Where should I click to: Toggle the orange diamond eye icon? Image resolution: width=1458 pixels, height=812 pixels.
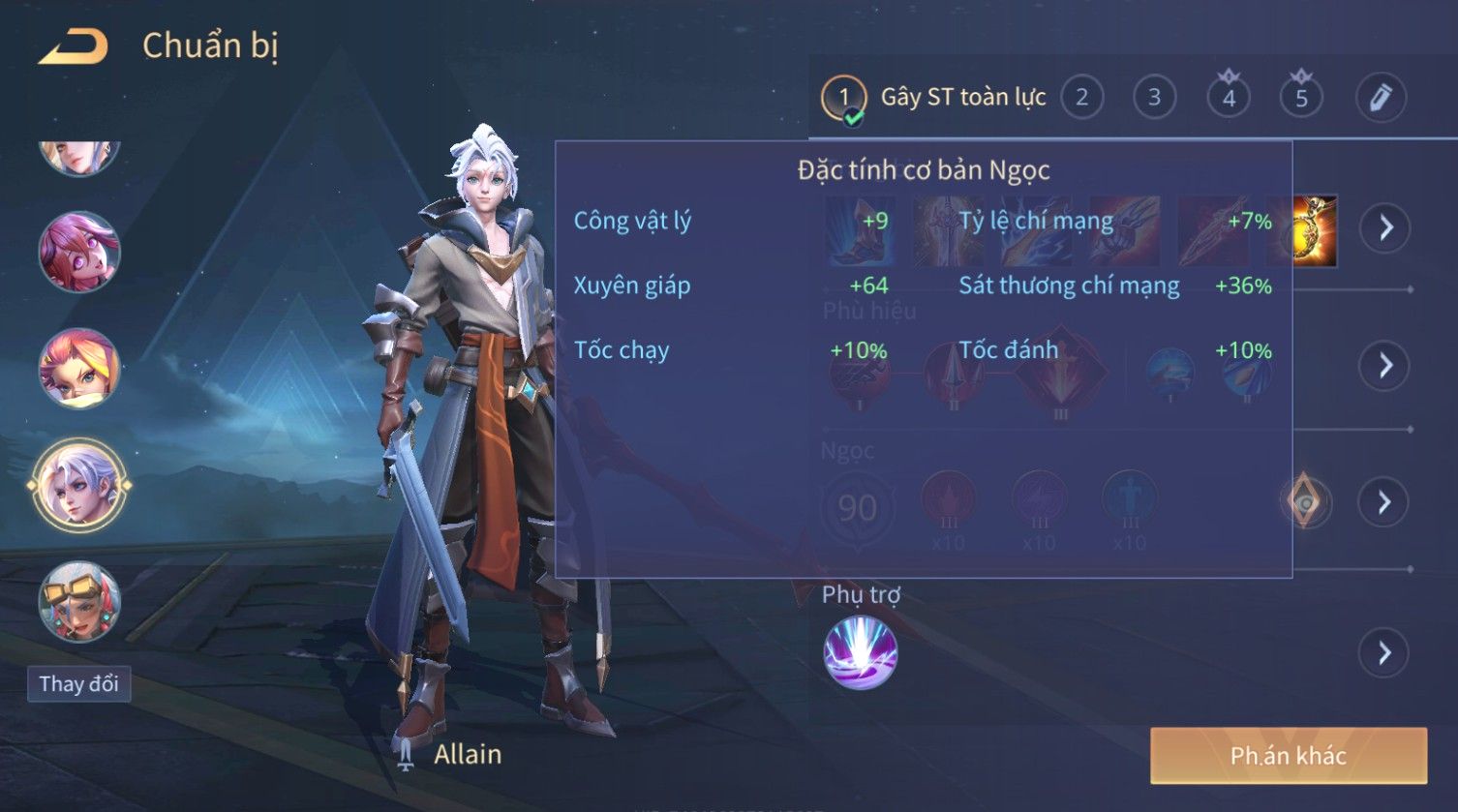(1305, 501)
